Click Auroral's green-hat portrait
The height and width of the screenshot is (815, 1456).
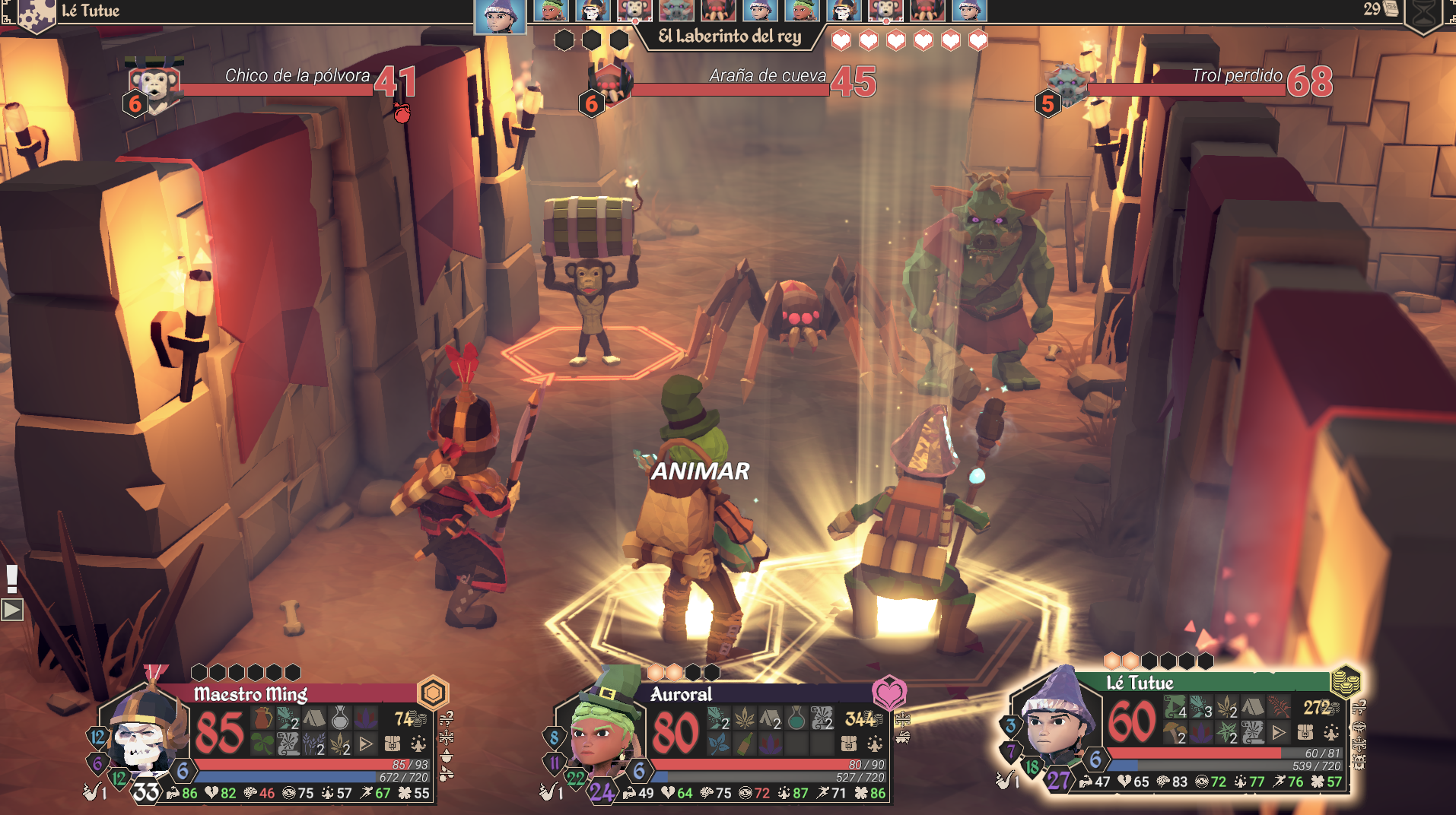(x=602, y=731)
